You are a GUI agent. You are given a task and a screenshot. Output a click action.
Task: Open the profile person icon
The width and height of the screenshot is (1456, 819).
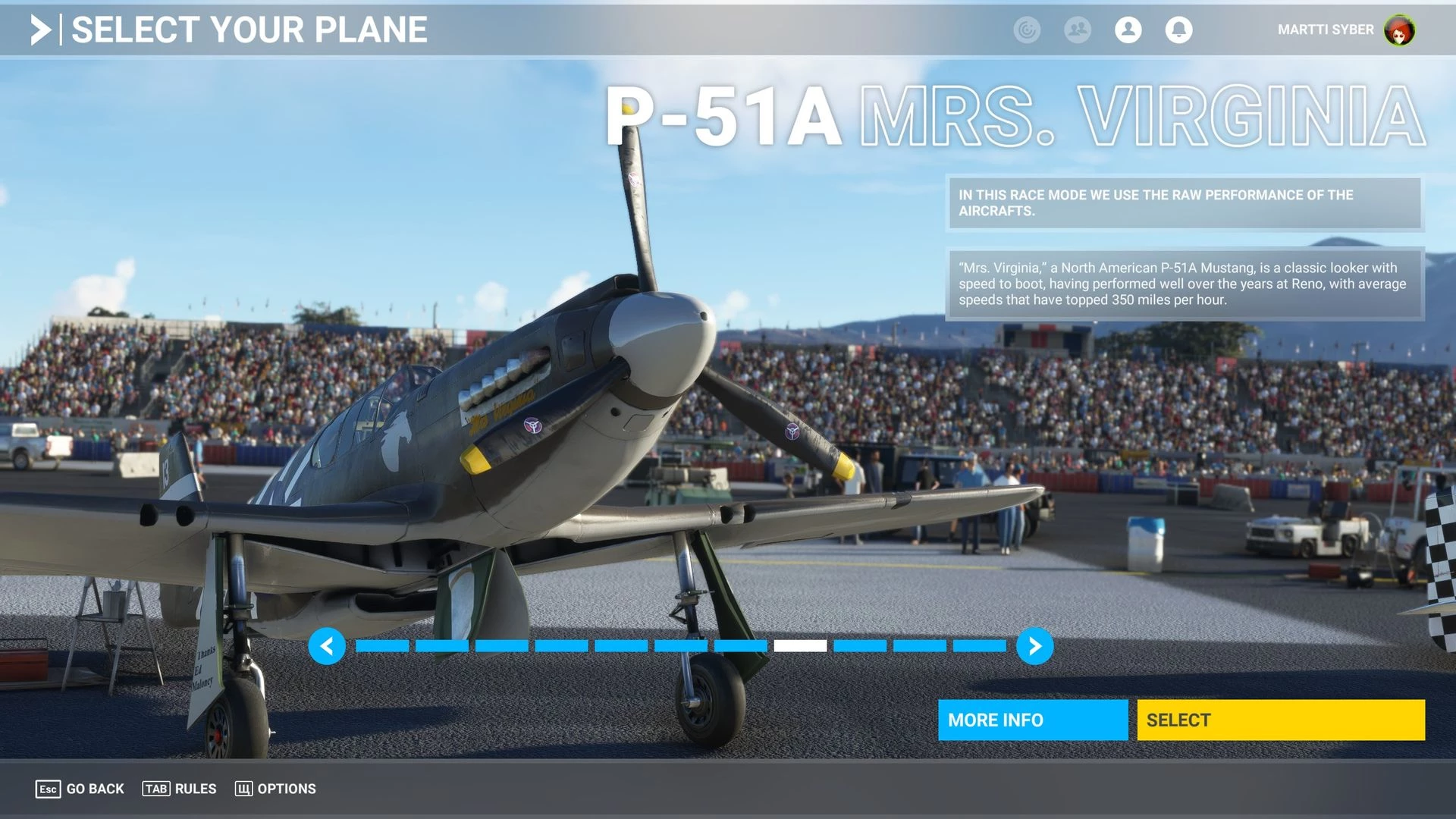coord(1128,30)
